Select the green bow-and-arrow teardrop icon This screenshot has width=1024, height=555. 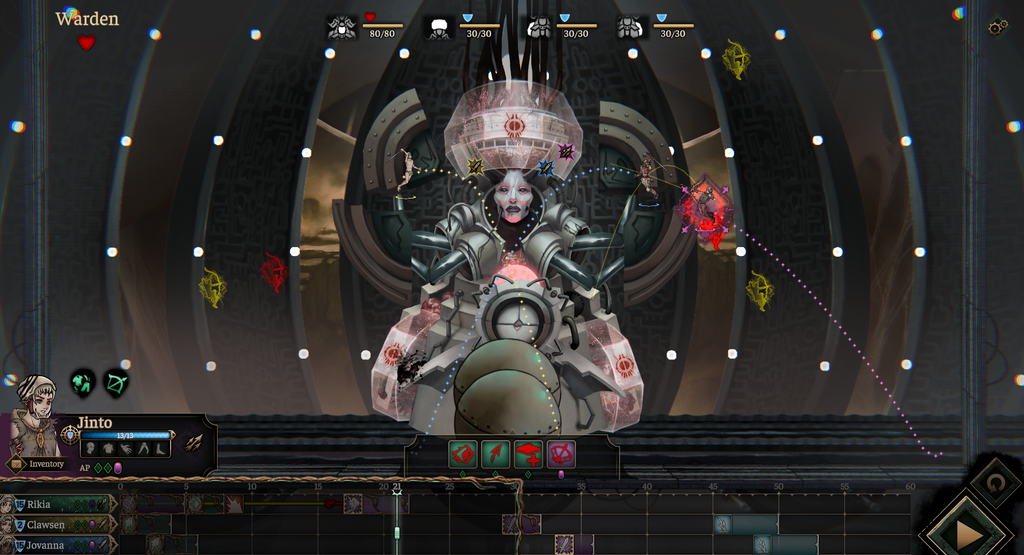(x=116, y=382)
